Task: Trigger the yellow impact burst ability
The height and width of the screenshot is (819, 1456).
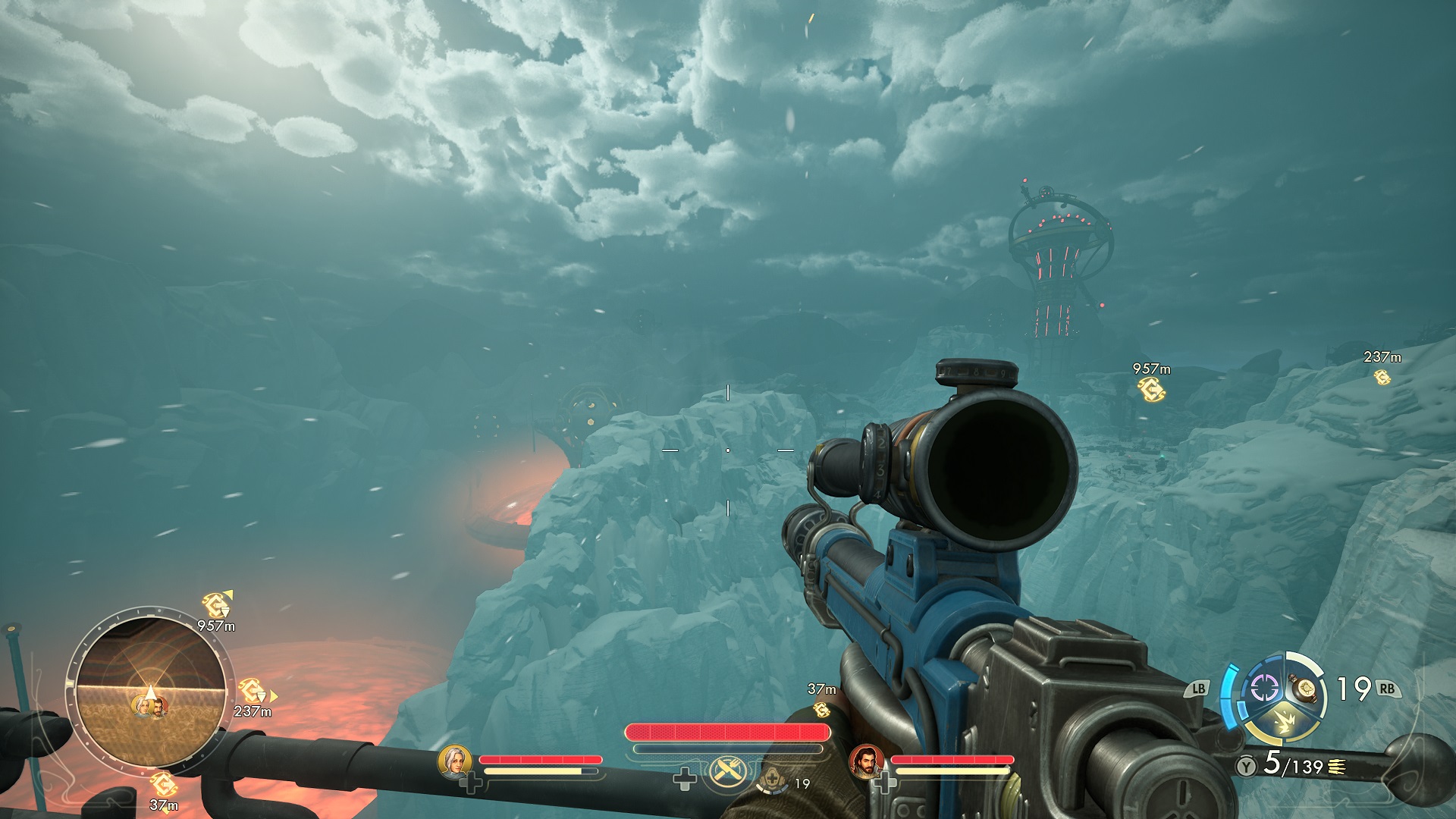Action: (x=1284, y=721)
